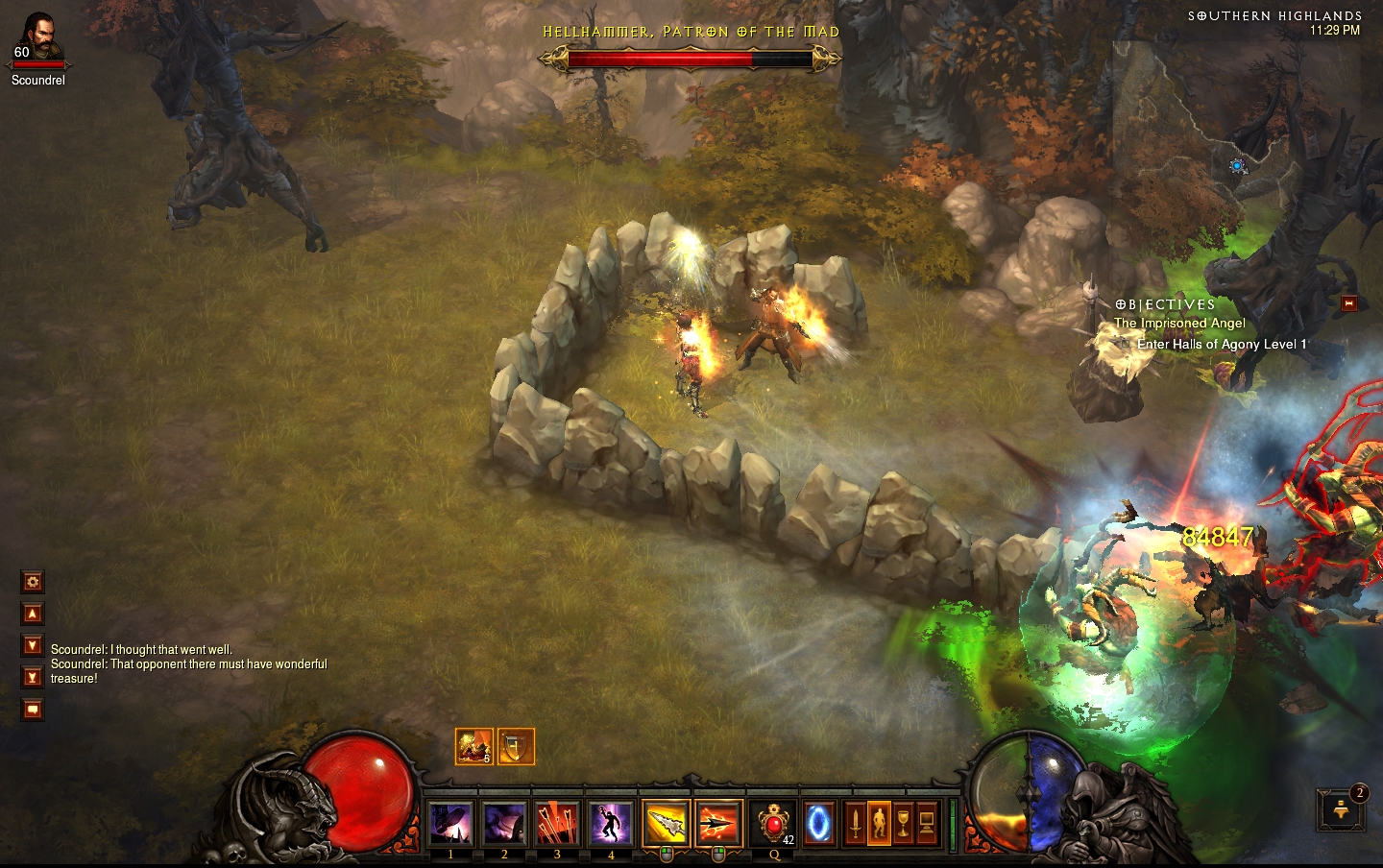This screenshot has width=1383, height=868.
Task: Collapse the Objectives tracker with the red button
Action: (1348, 303)
